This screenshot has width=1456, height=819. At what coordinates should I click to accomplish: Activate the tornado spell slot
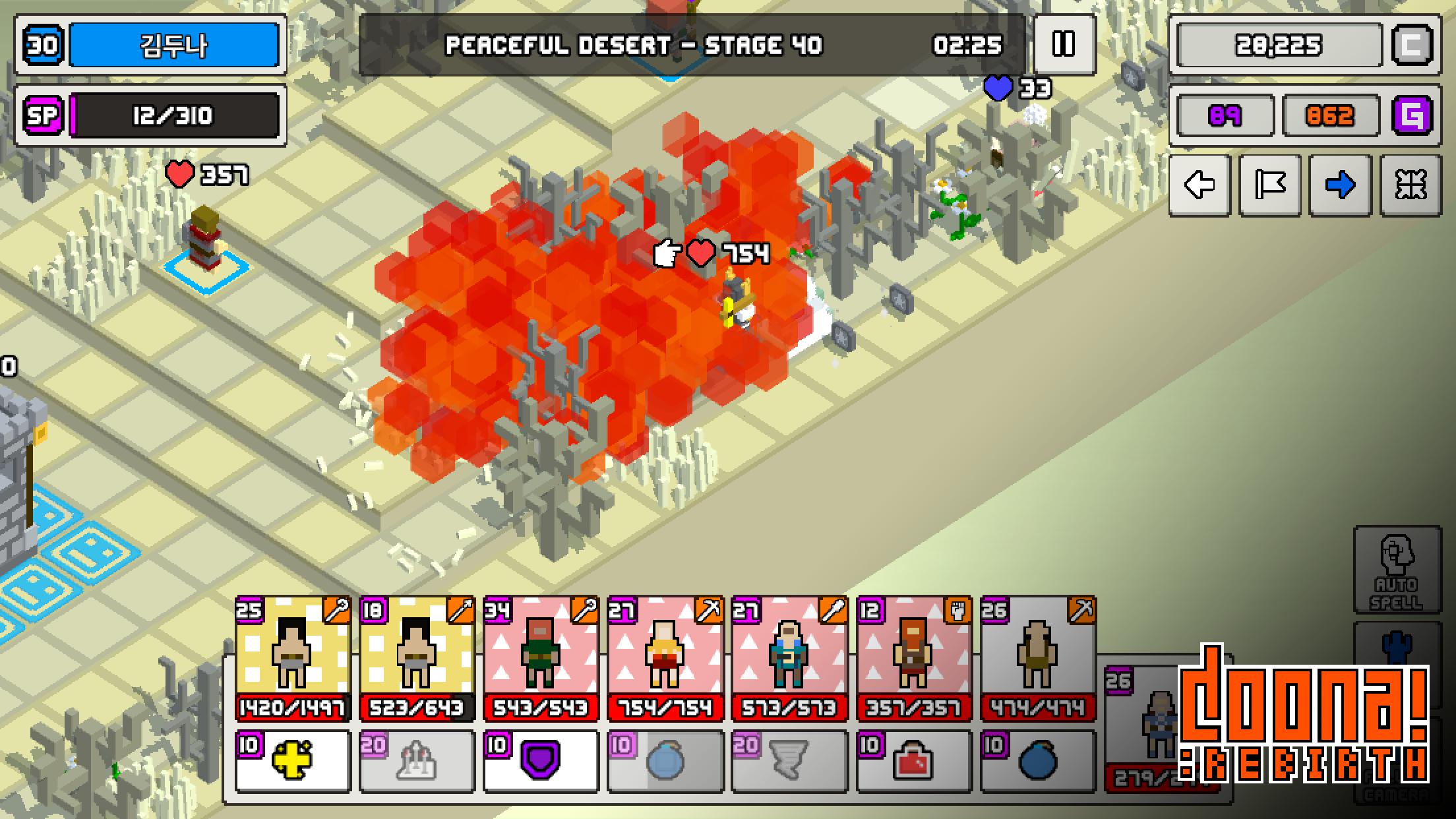pos(789,760)
